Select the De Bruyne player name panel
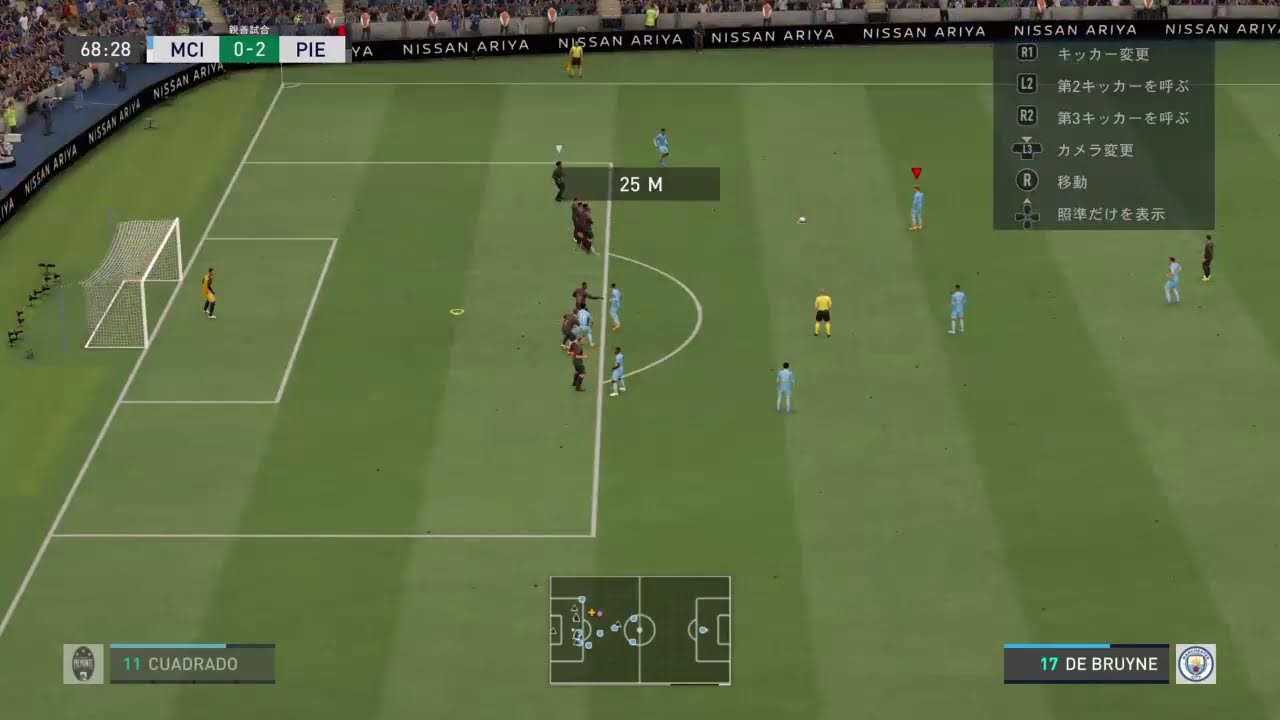Viewport: 1280px width, 720px height. [1086, 664]
